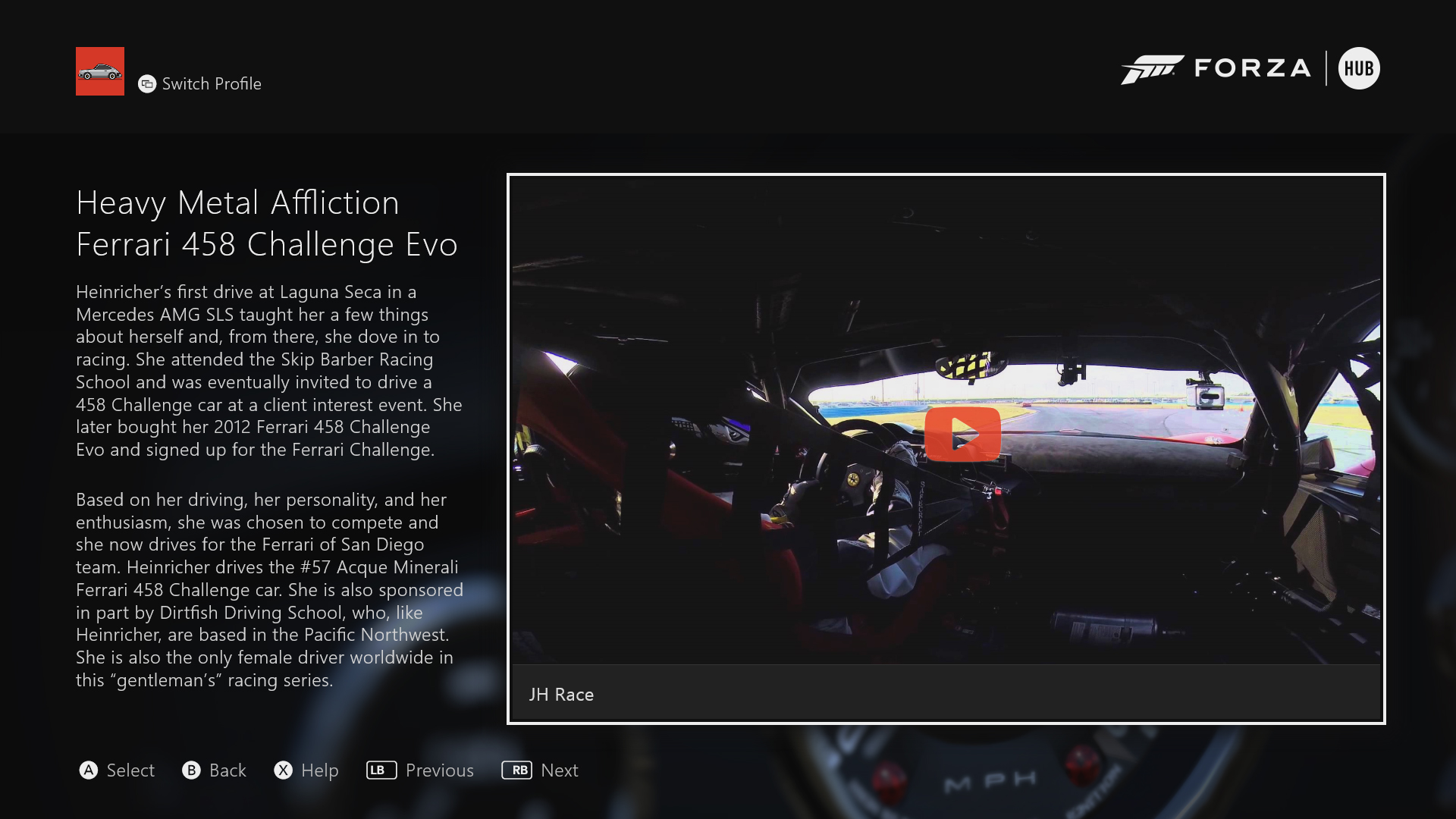Select the JH Race caption bar

click(x=946, y=694)
